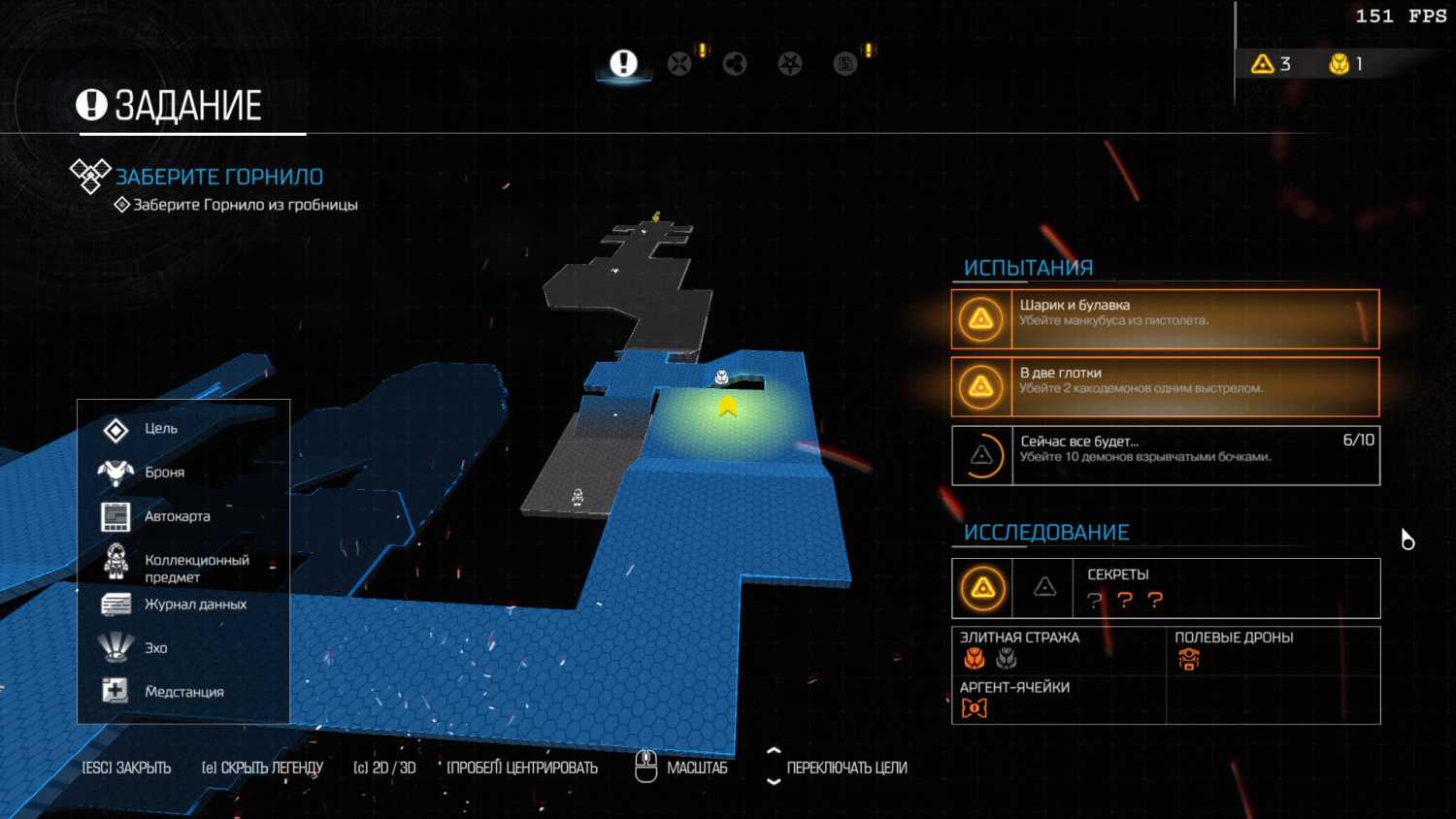1456x819 pixels.
Task: Switch to the arsenal tab with crosshair icon
Action: (679, 64)
